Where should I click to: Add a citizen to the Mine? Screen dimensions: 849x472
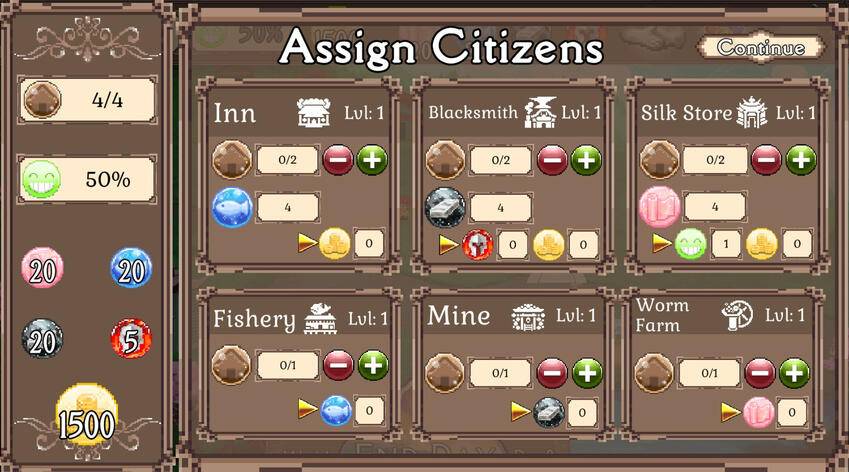point(587,373)
